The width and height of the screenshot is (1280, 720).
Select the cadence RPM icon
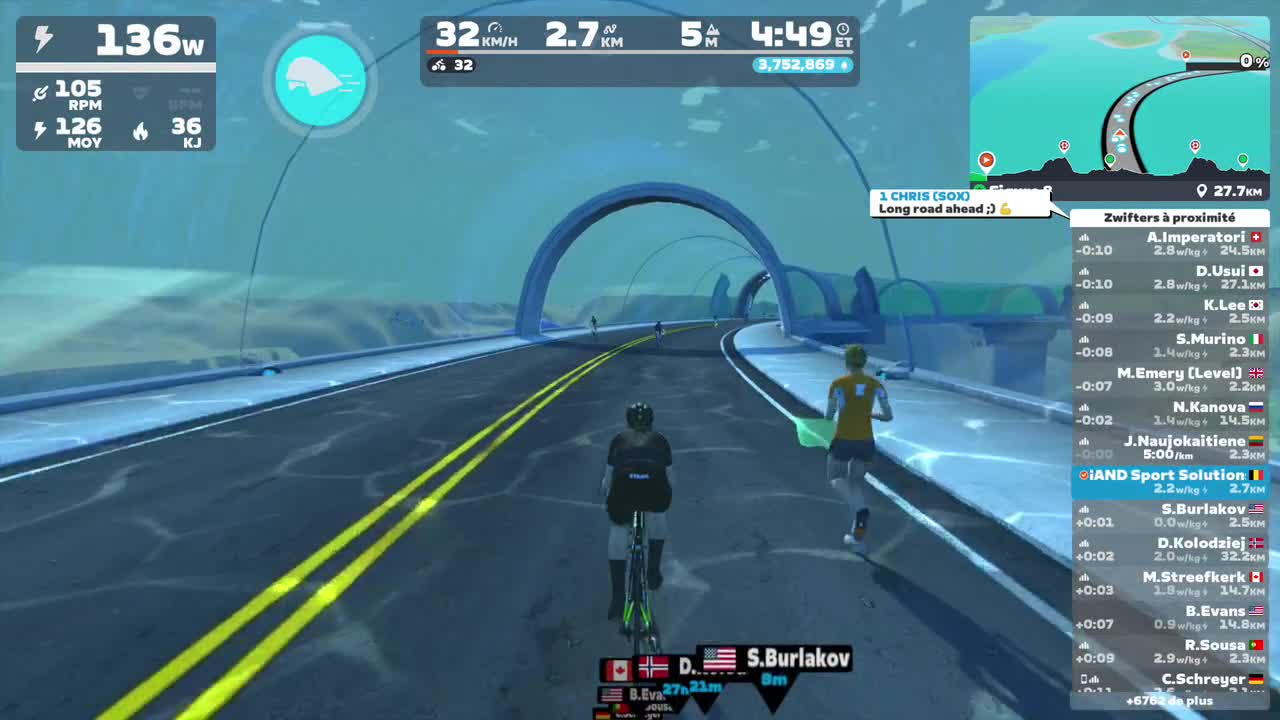(x=39, y=92)
